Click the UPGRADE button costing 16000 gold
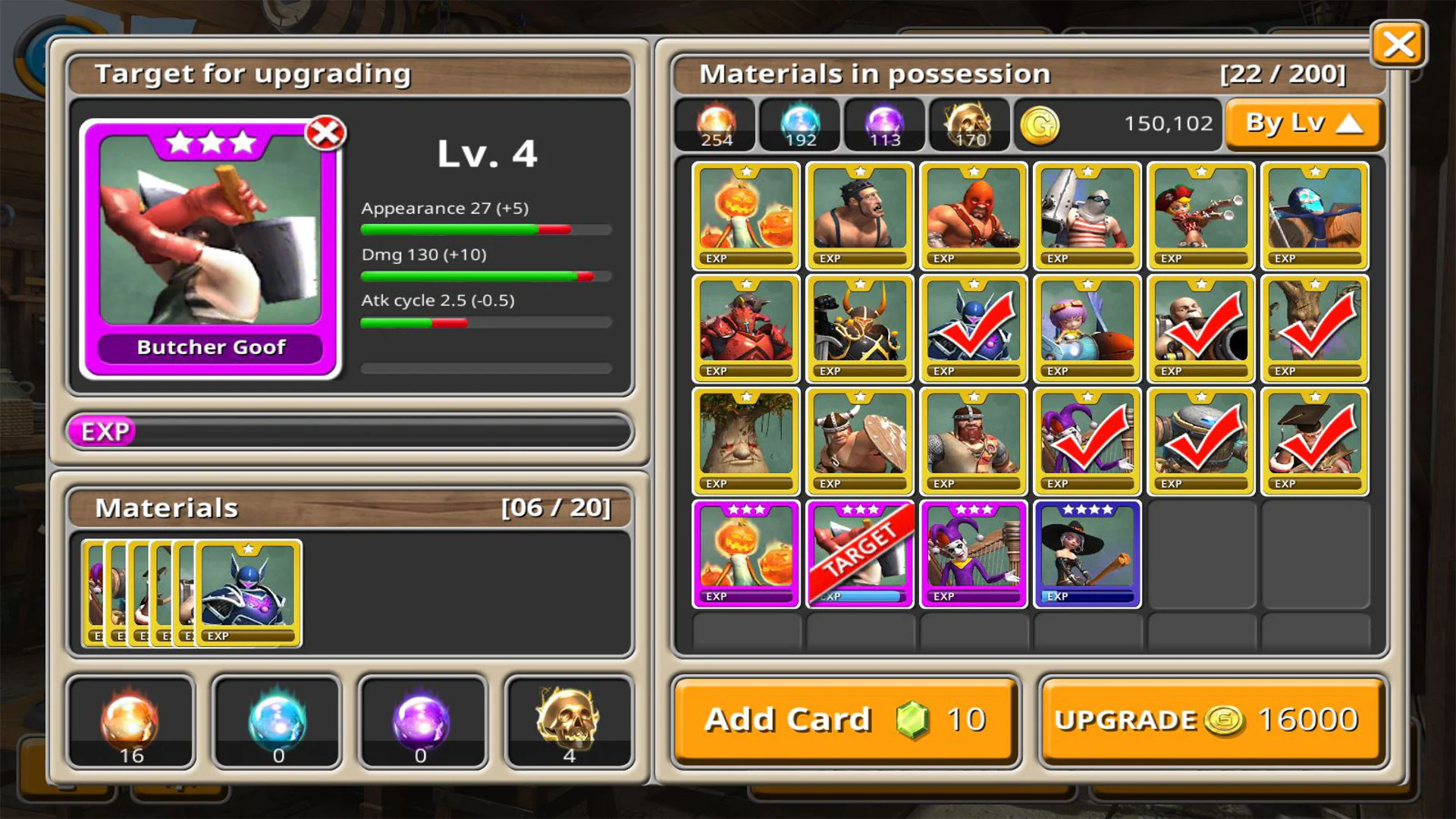Image resolution: width=1456 pixels, height=819 pixels. [1212, 719]
